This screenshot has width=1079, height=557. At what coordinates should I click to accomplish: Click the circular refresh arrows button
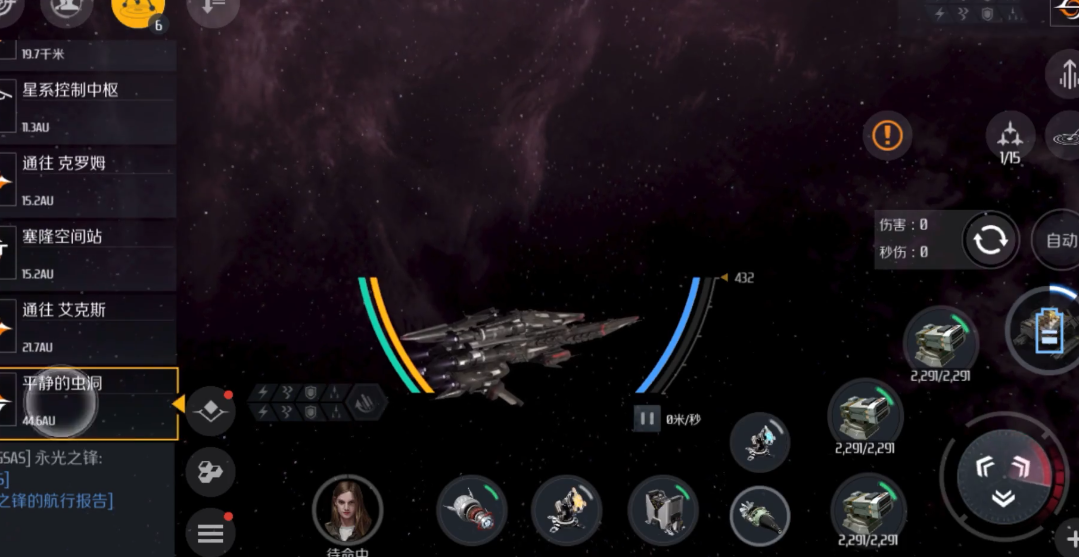(990, 240)
